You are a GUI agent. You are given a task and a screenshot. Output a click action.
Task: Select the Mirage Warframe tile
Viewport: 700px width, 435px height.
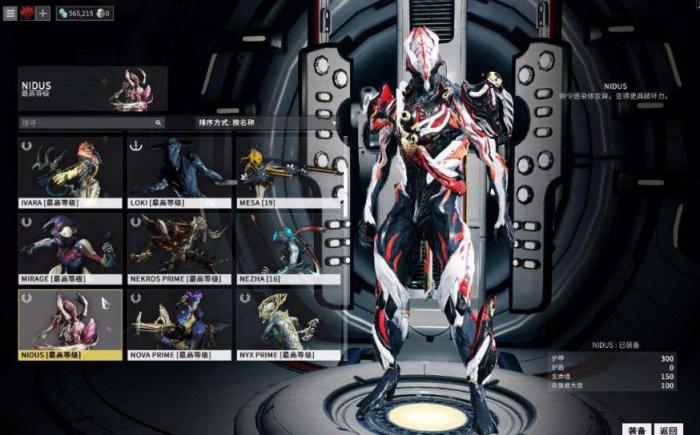[x=70, y=248]
